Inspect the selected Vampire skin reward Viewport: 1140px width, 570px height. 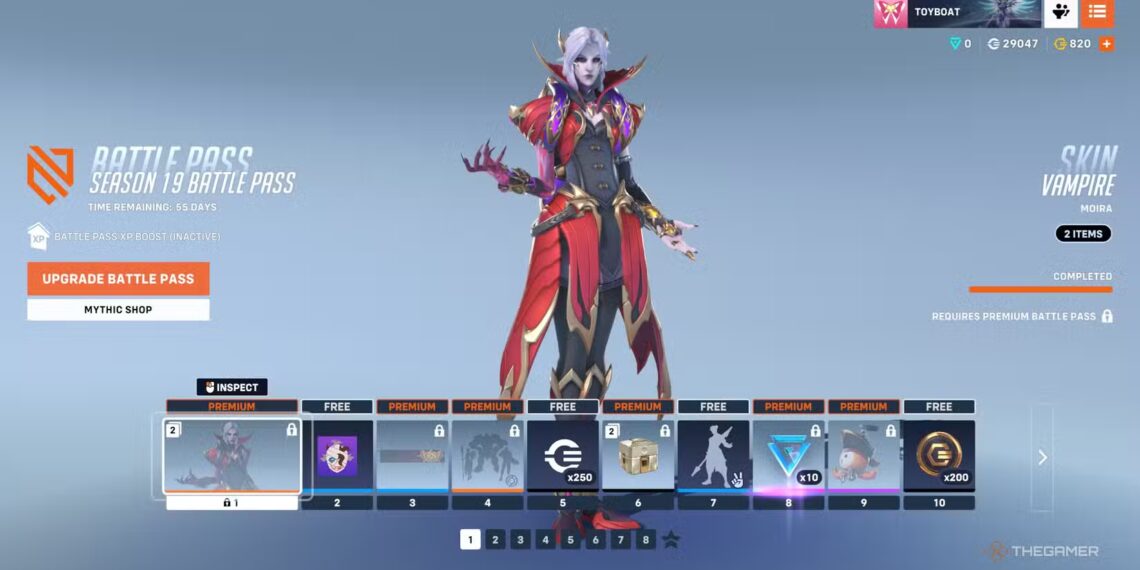click(232, 387)
